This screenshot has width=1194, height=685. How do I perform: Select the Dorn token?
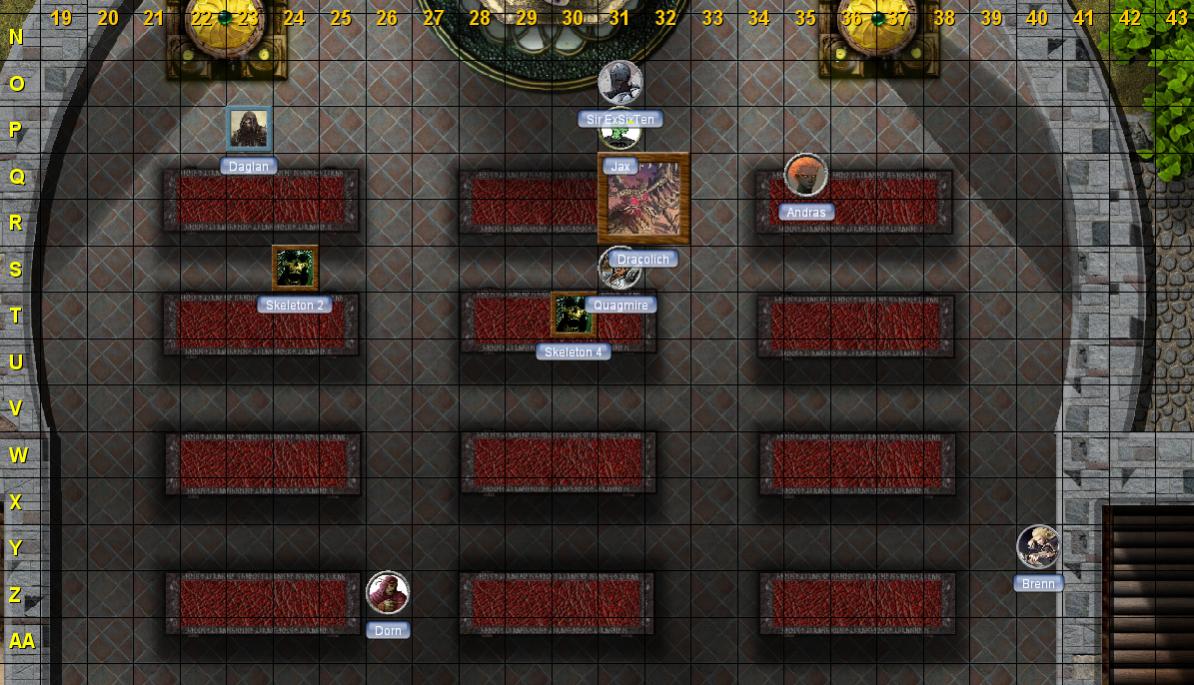tap(387, 593)
